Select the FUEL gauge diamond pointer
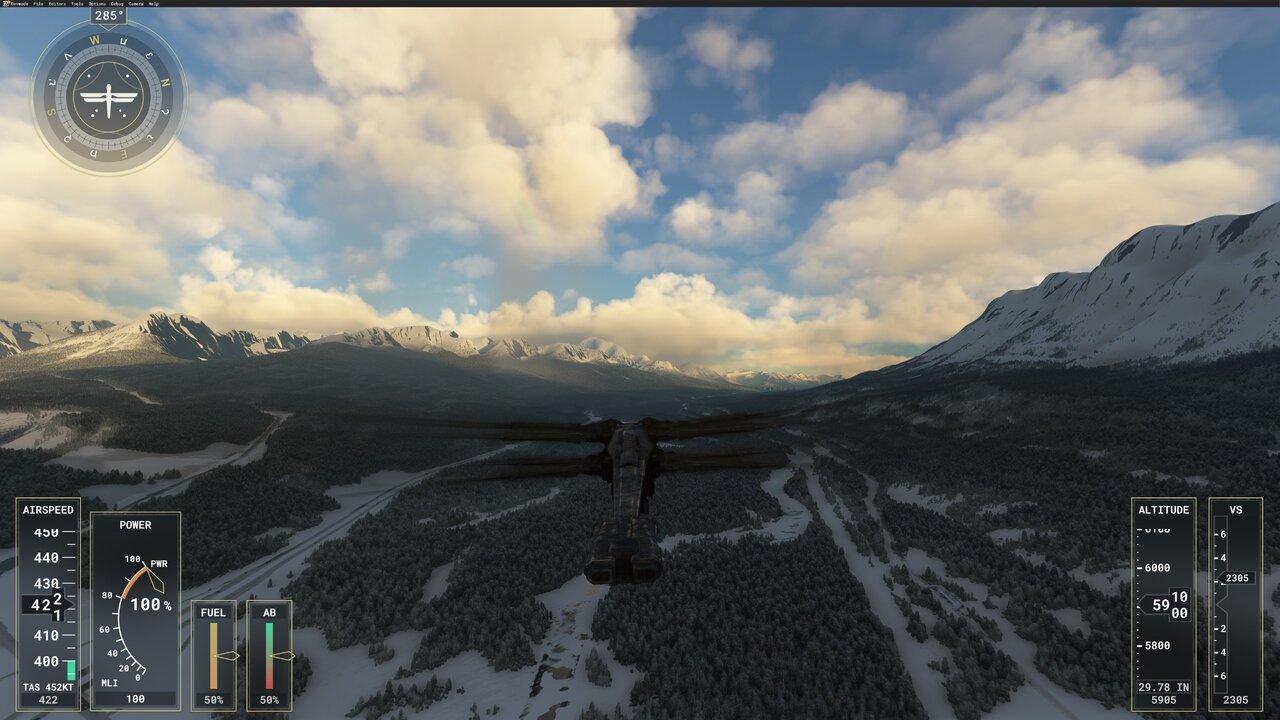The width and height of the screenshot is (1280, 720). [228, 656]
